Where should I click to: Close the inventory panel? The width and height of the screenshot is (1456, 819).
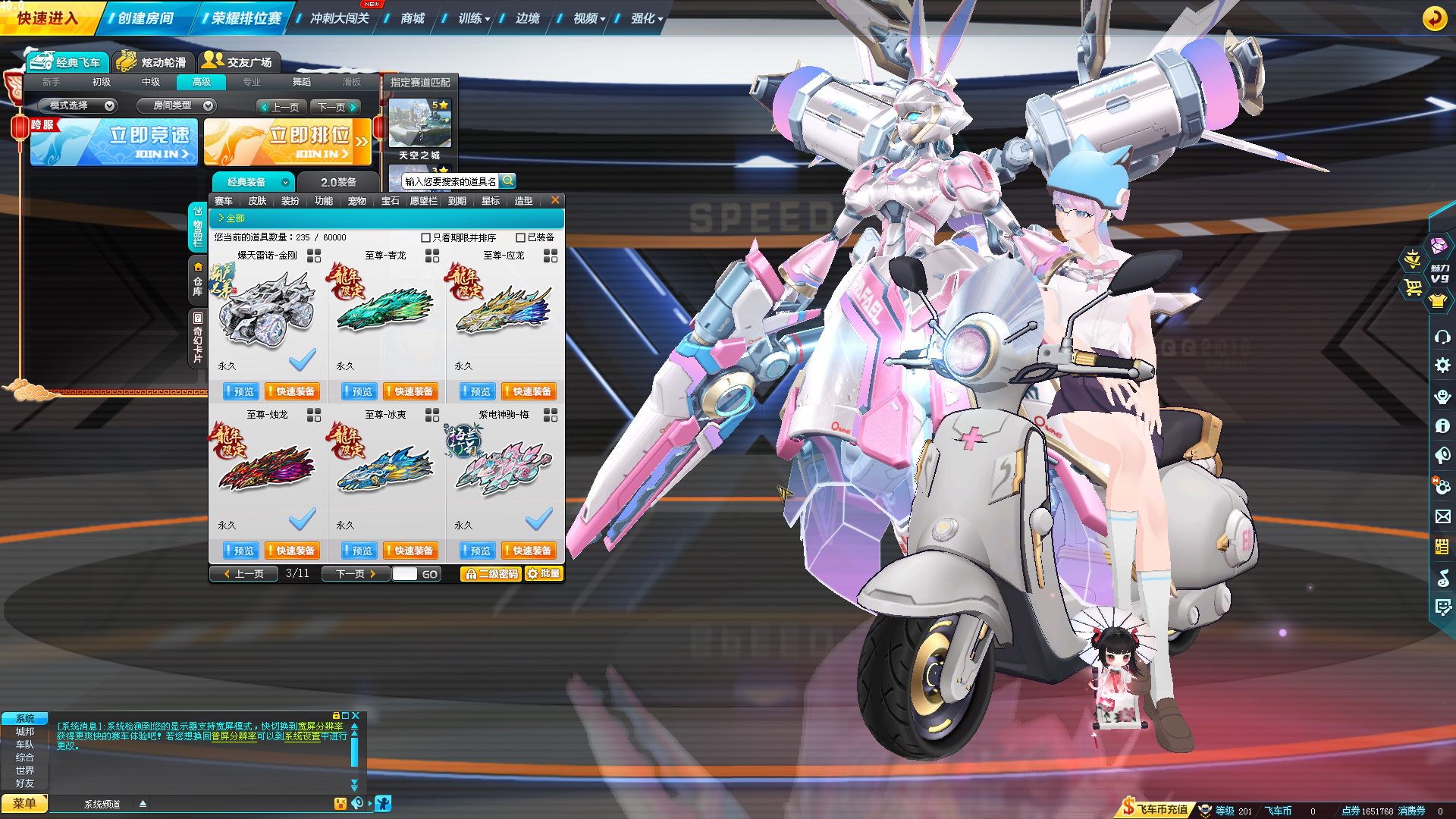555,200
